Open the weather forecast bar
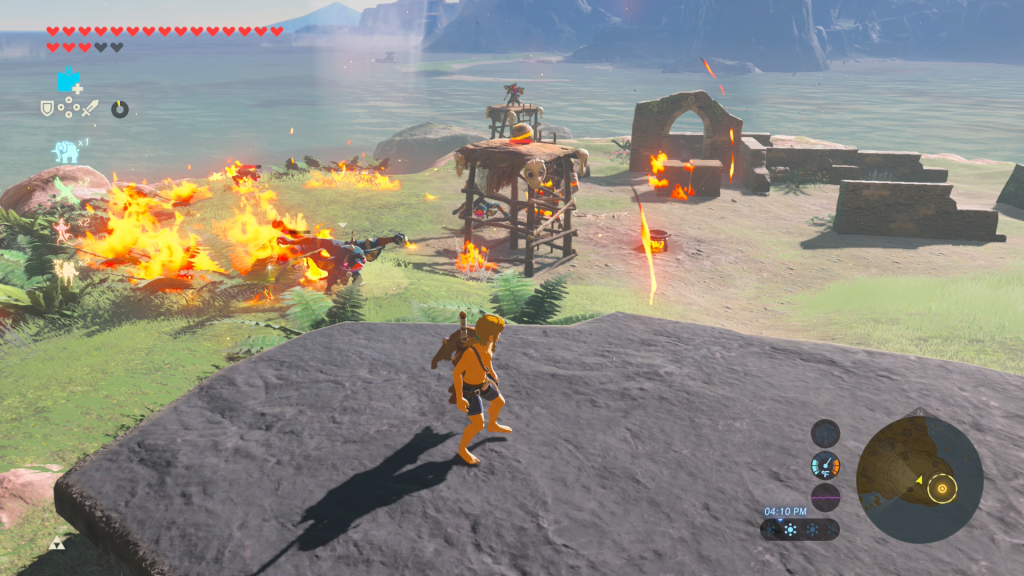Viewport: 1024px width, 576px height. [x=800, y=529]
